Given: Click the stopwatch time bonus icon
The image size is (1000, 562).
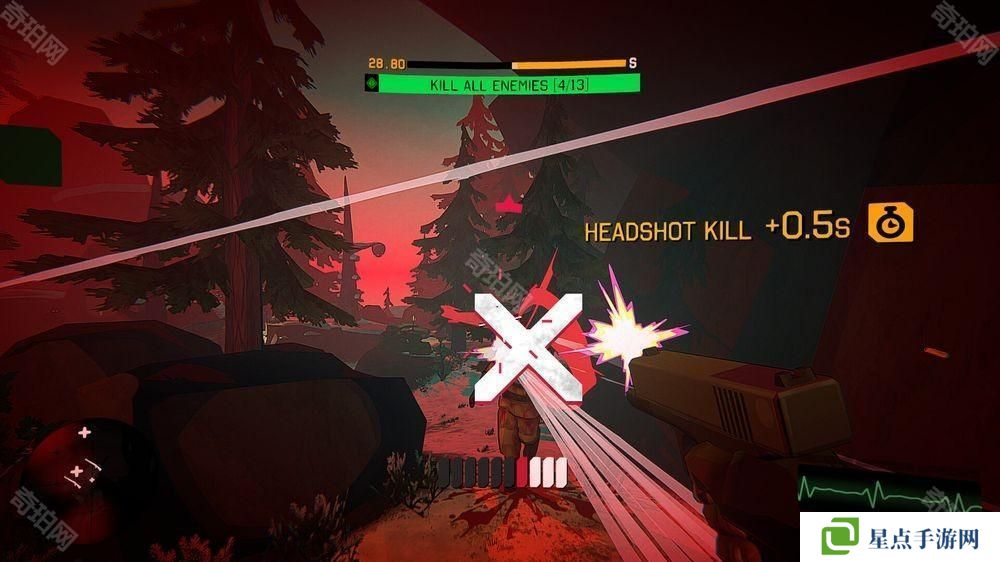Looking at the screenshot, I should (x=888, y=225).
